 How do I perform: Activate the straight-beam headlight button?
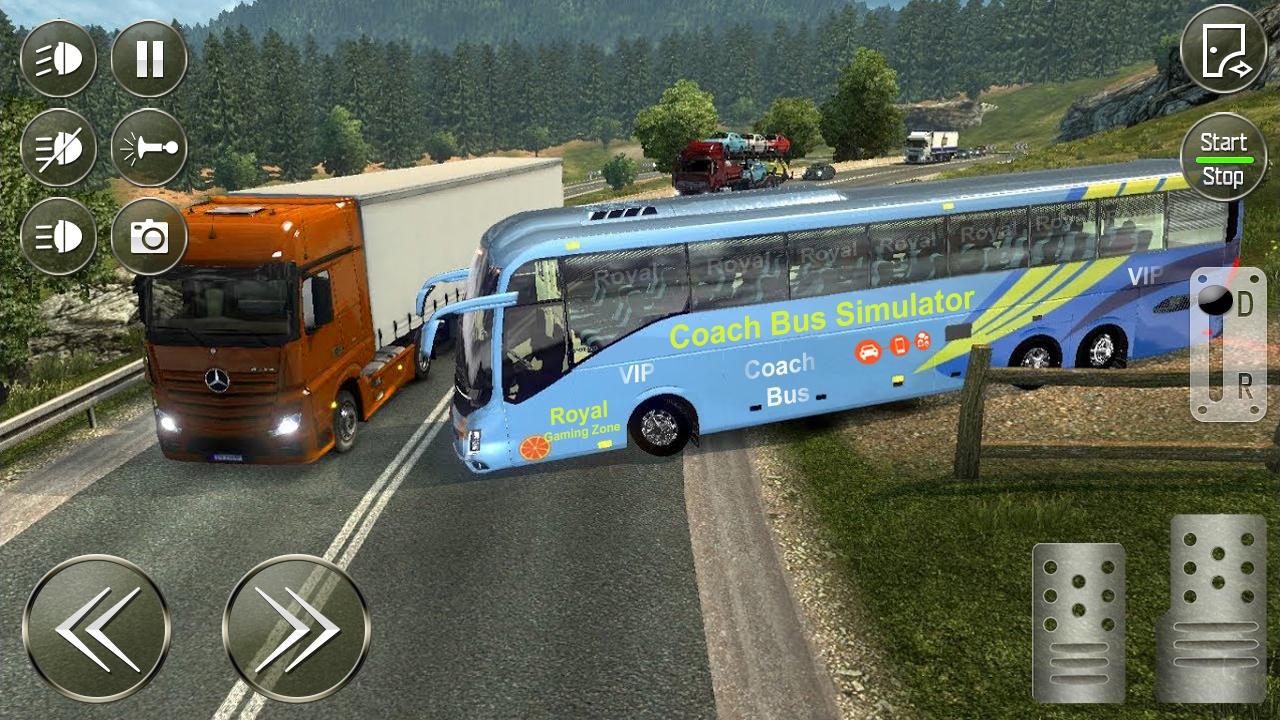[x=58, y=237]
